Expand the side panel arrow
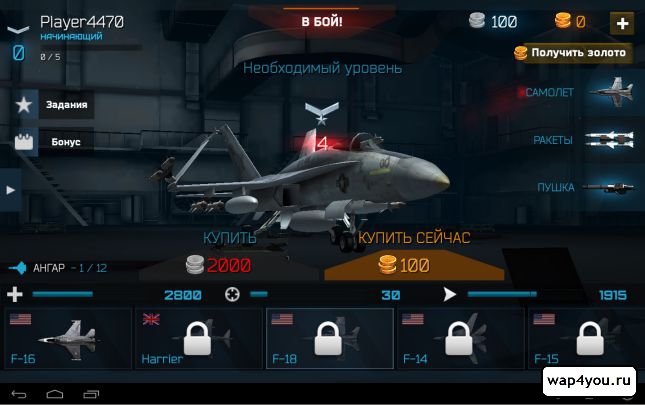Viewport: 645px width, 405px height. pos(10,189)
